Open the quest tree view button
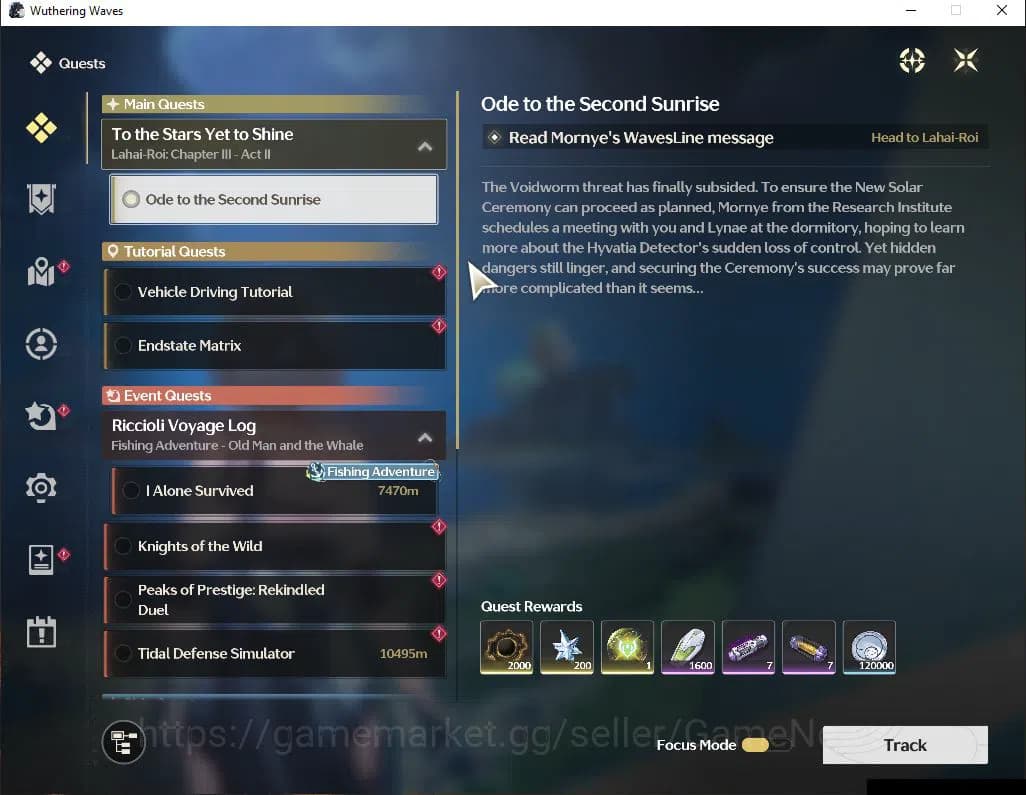 coord(124,742)
